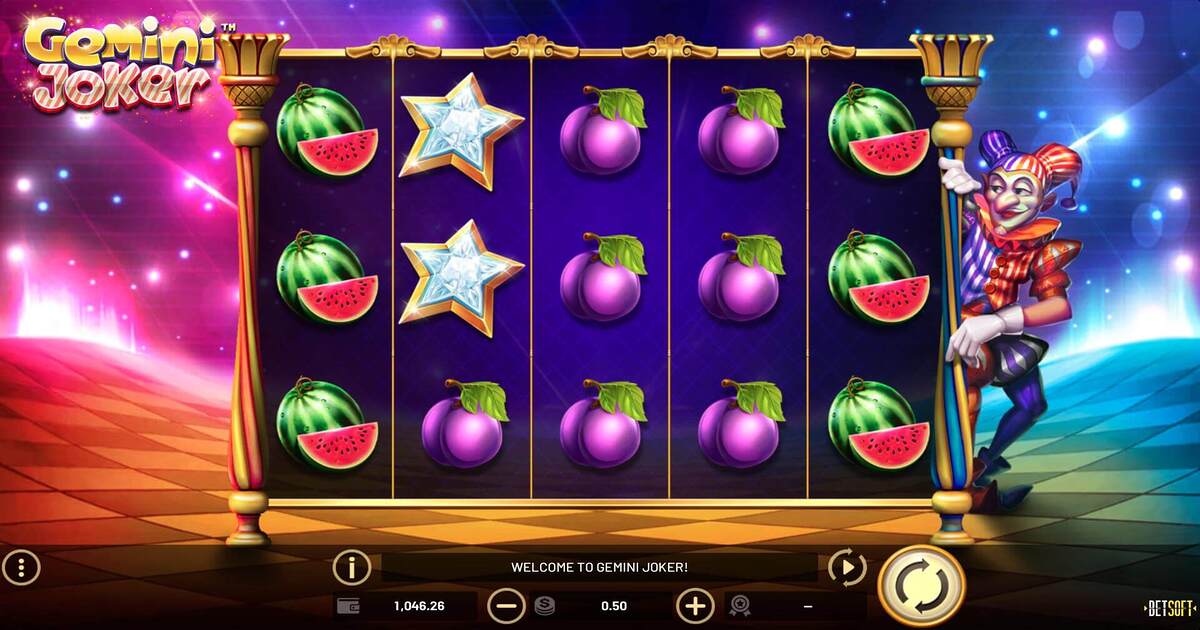Start autoplay mode
1200x630 pixels.
tap(847, 568)
